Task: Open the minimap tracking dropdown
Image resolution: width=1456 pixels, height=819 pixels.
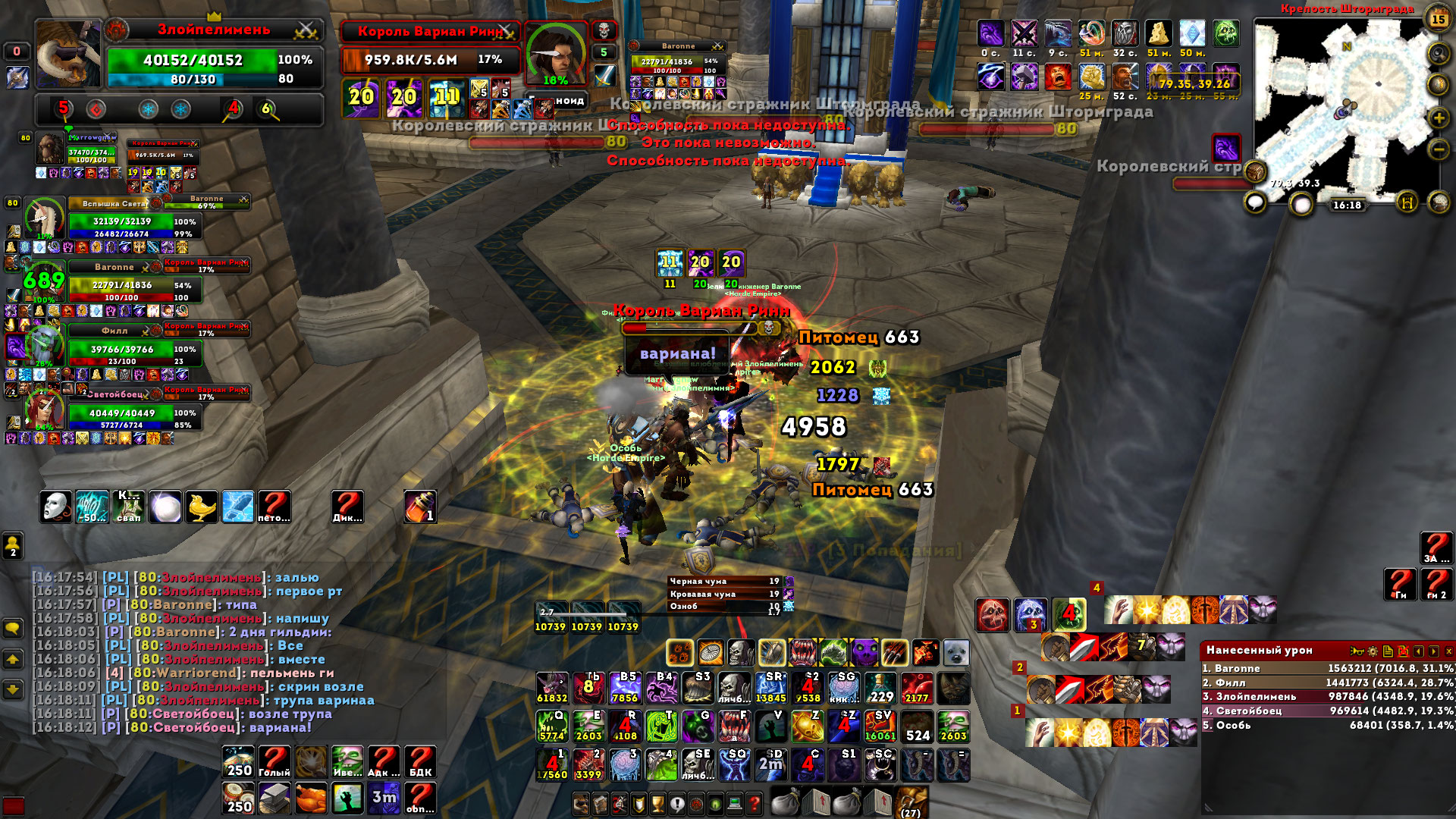Action: point(1437,52)
